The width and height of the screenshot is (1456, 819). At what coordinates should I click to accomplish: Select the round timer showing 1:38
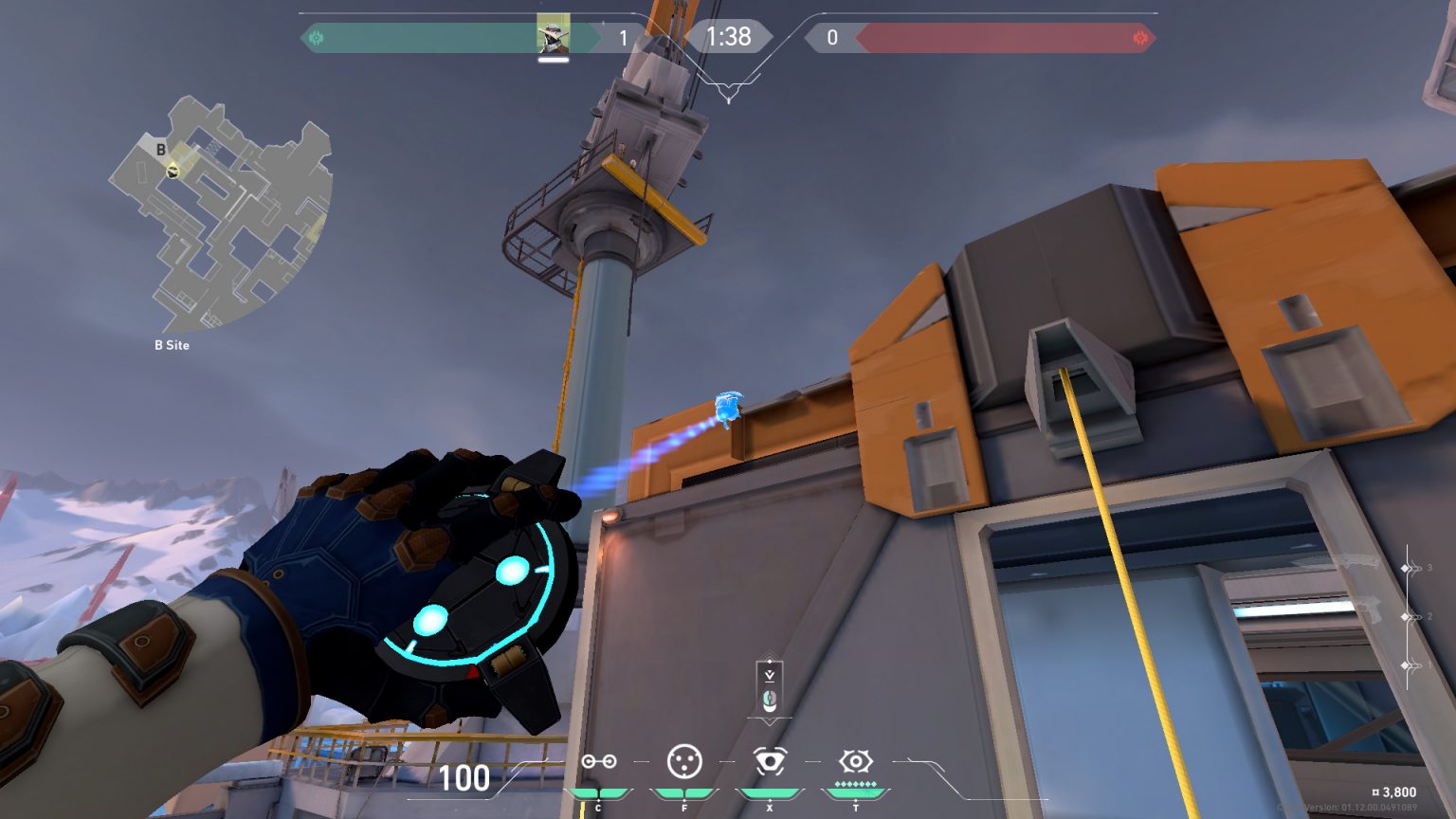728,34
